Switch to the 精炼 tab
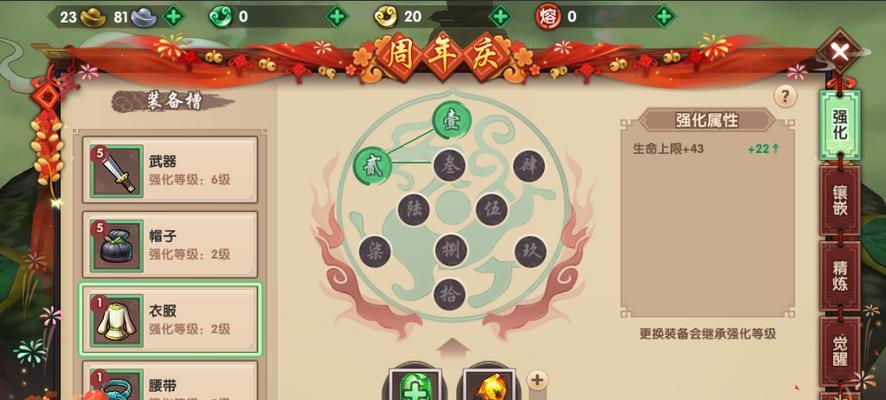 [x=840, y=274]
